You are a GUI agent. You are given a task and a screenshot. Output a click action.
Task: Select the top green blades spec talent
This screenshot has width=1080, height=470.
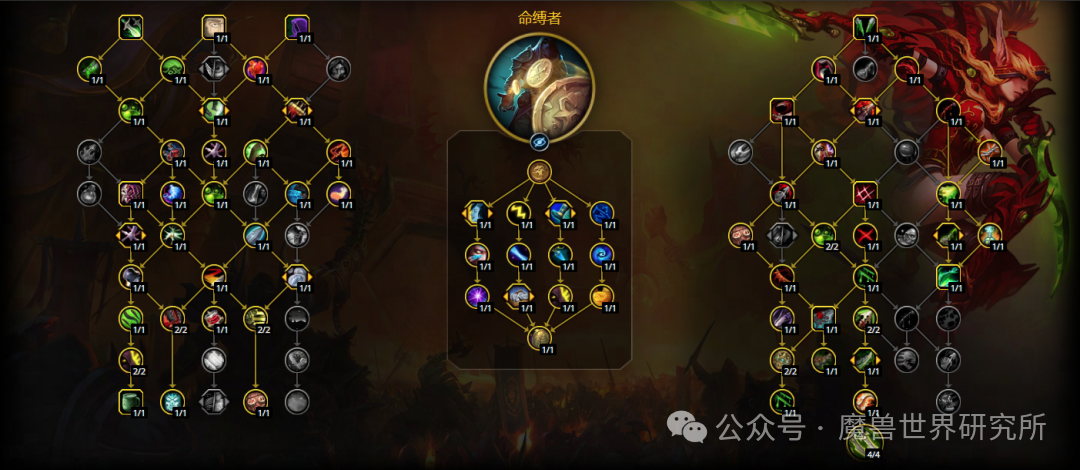pyautogui.click(x=866, y=27)
